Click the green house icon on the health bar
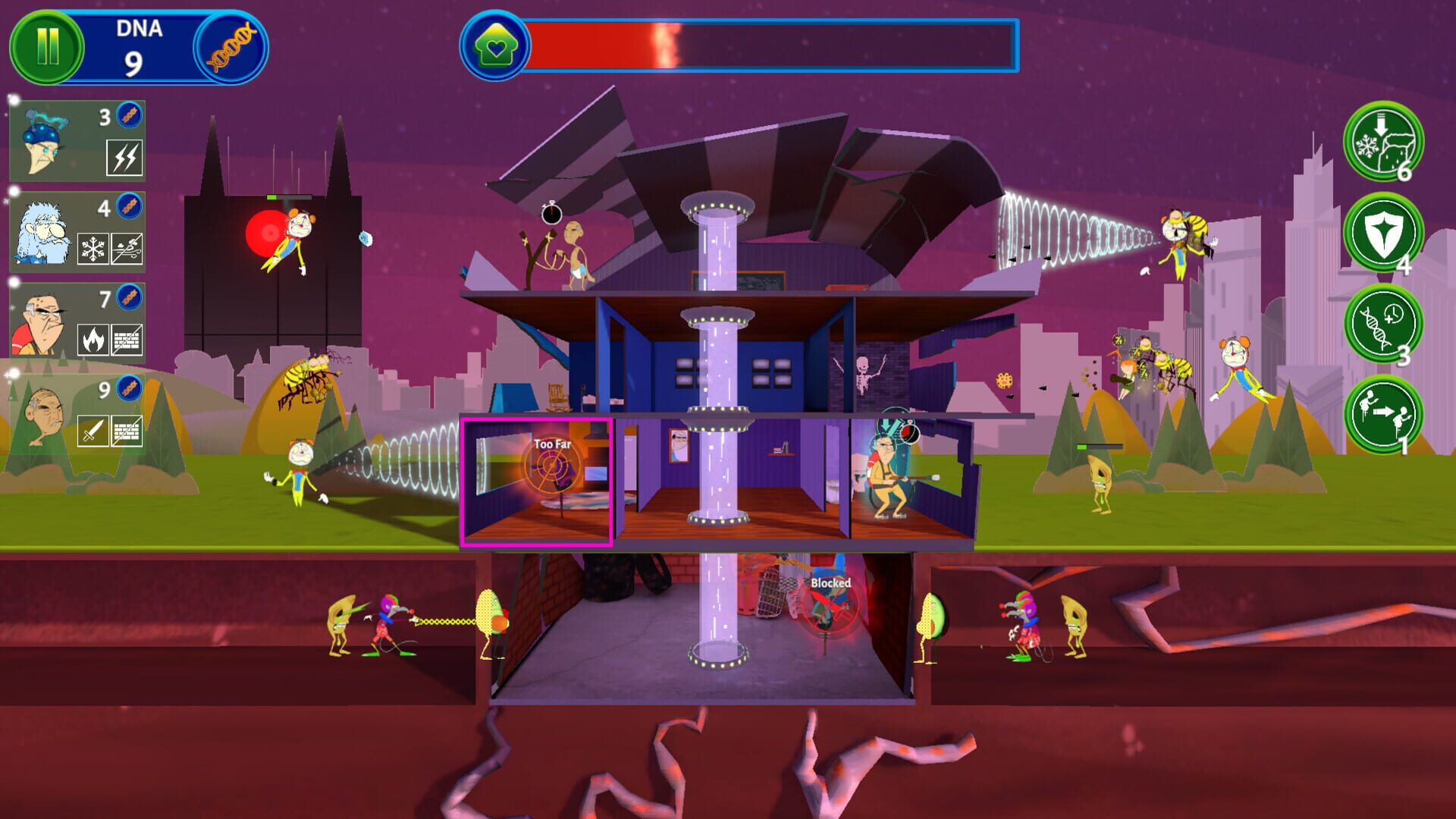The width and height of the screenshot is (1456, 819). pos(496,44)
